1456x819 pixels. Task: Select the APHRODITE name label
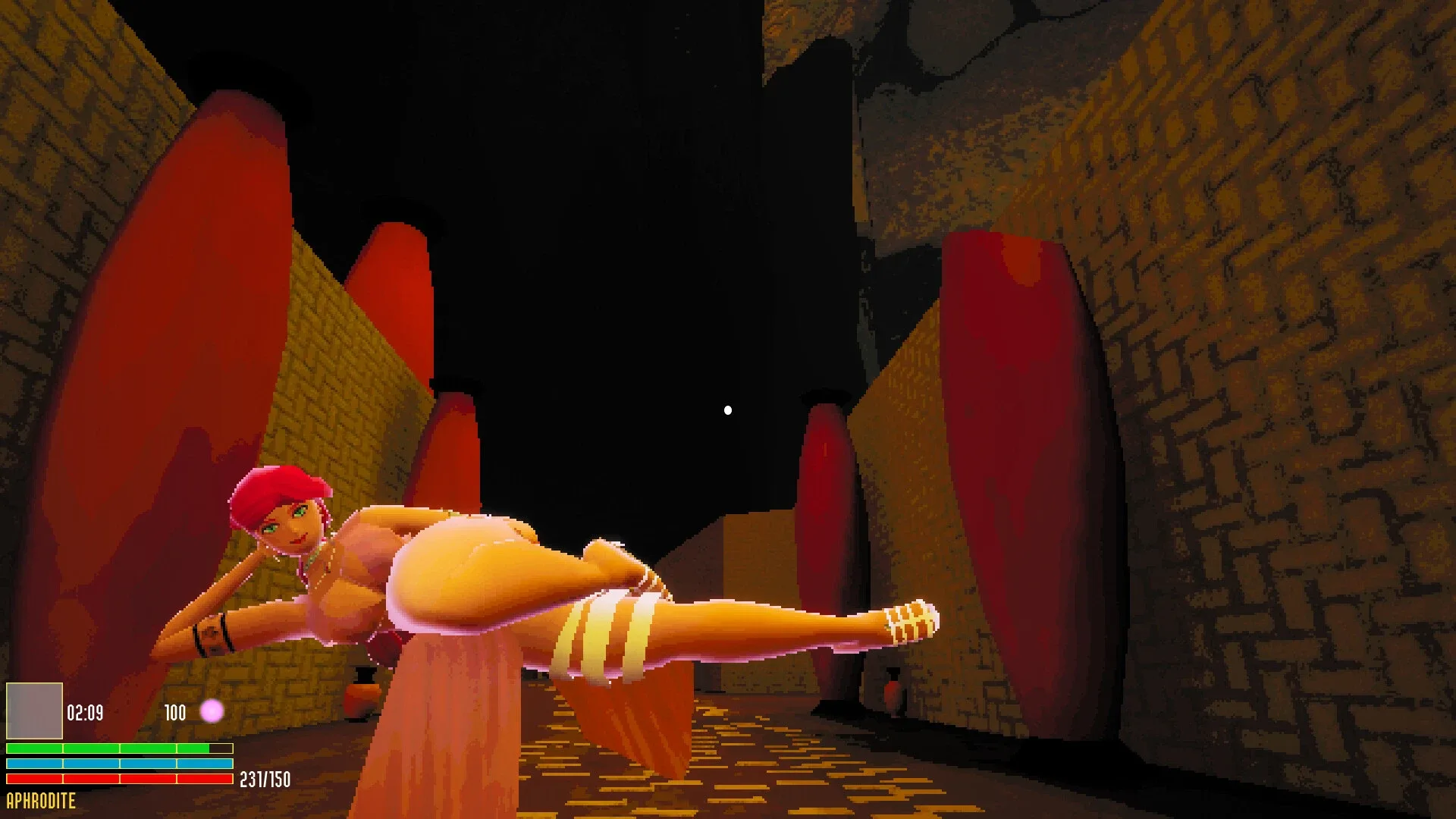(39, 801)
